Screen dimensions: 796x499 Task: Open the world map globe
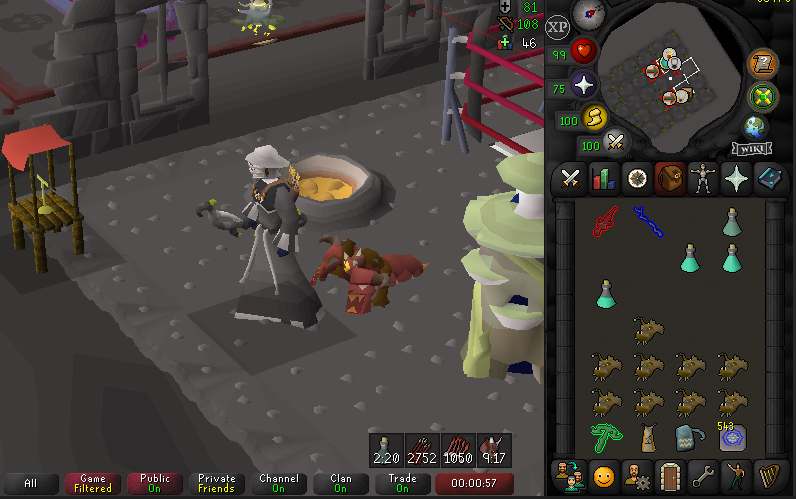pos(754,128)
